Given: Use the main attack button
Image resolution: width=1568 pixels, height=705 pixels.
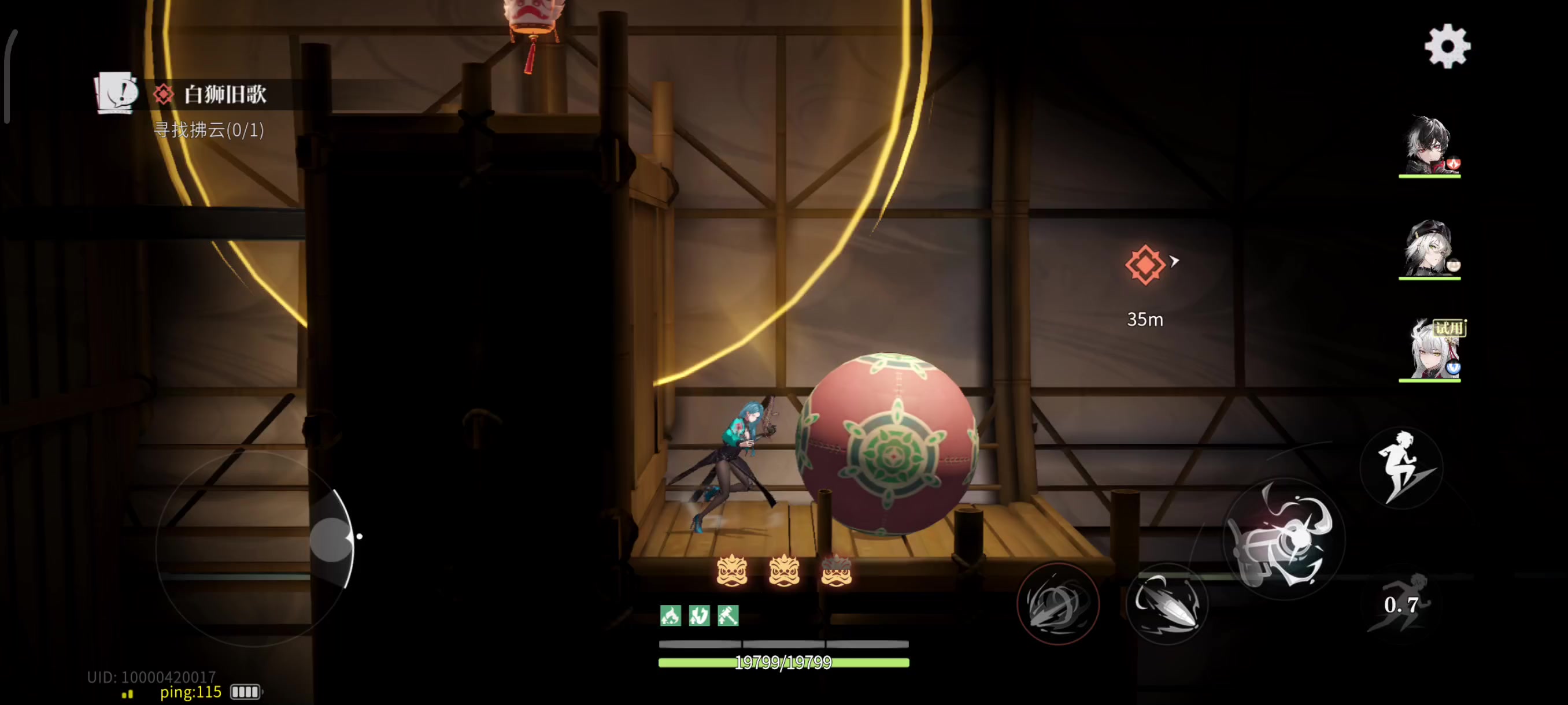Looking at the screenshot, I should point(1283,539).
